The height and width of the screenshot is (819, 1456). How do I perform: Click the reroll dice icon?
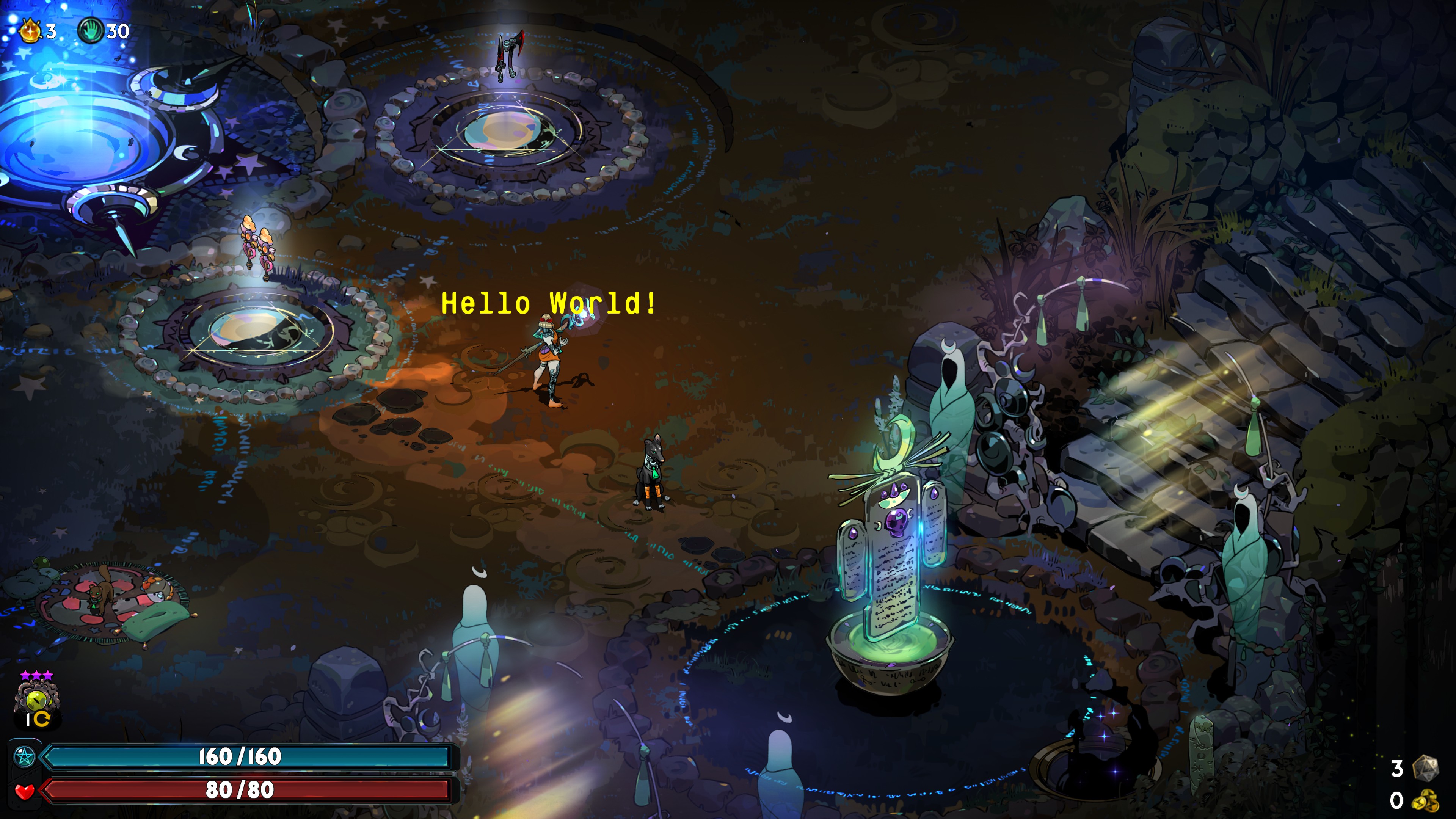pyautogui.click(x=1425, y=768)
